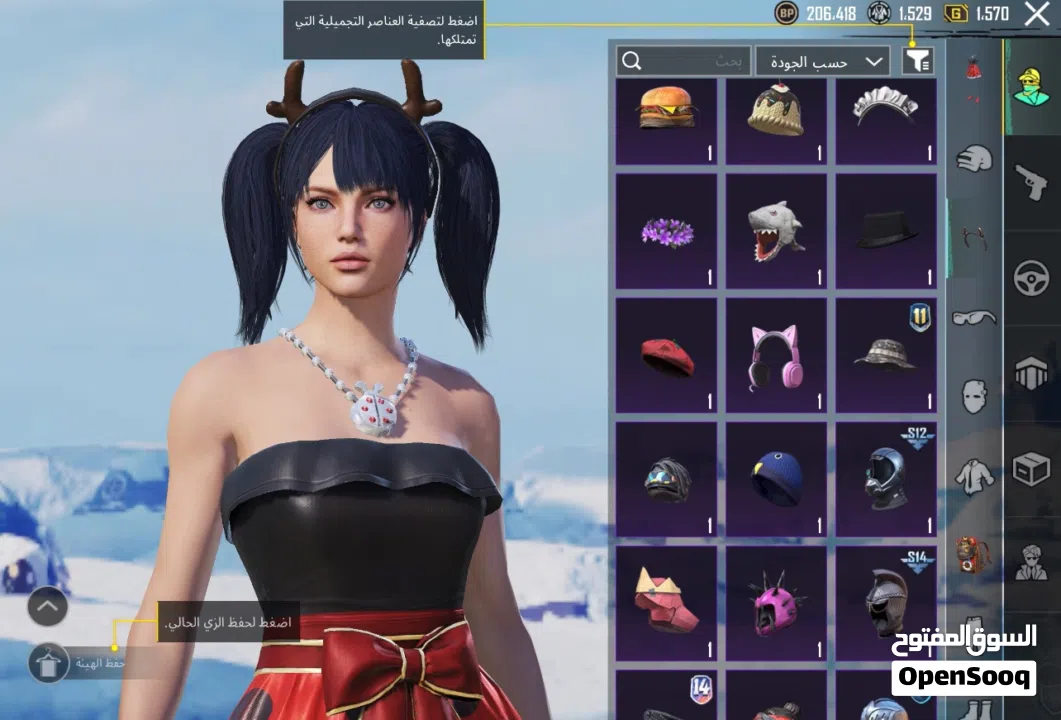Pick the pink cat-ear headphones
1061x720 pixels.
[x=776, y=355]
